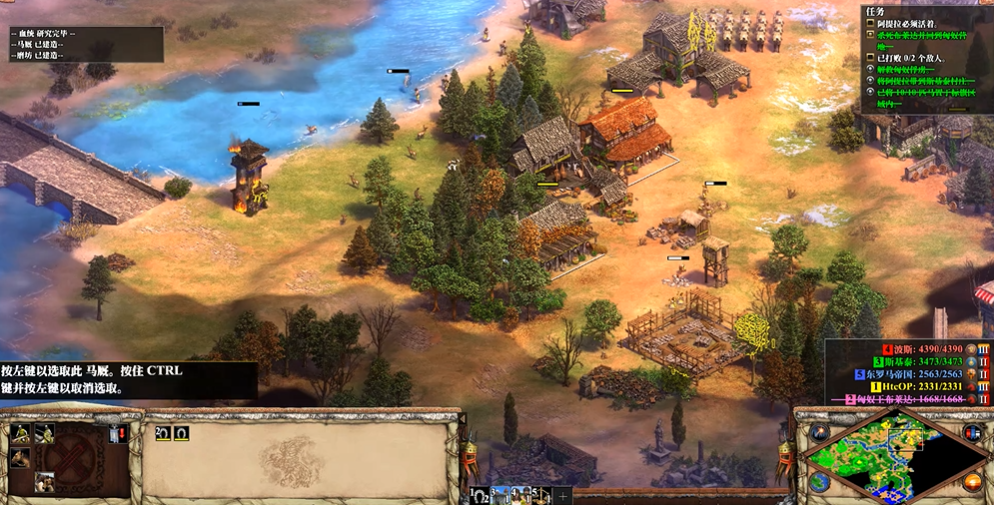Select control group 1 with horseshoe icon
Image resolution: width=994 pixels, height=505 pixels.
pyautogui.click(x=480, y=496)
